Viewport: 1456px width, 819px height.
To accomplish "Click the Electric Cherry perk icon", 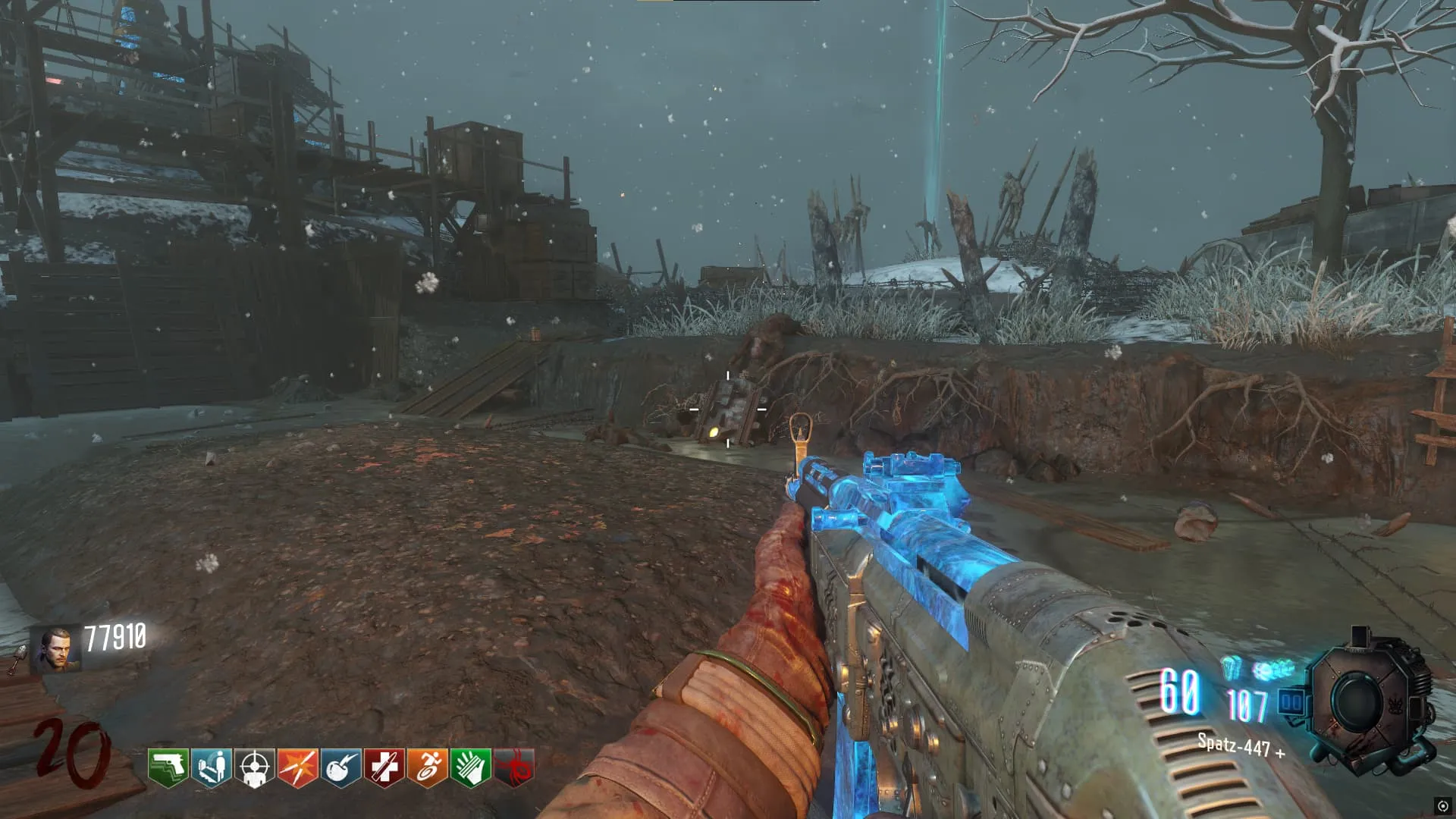I will point(340,767).
